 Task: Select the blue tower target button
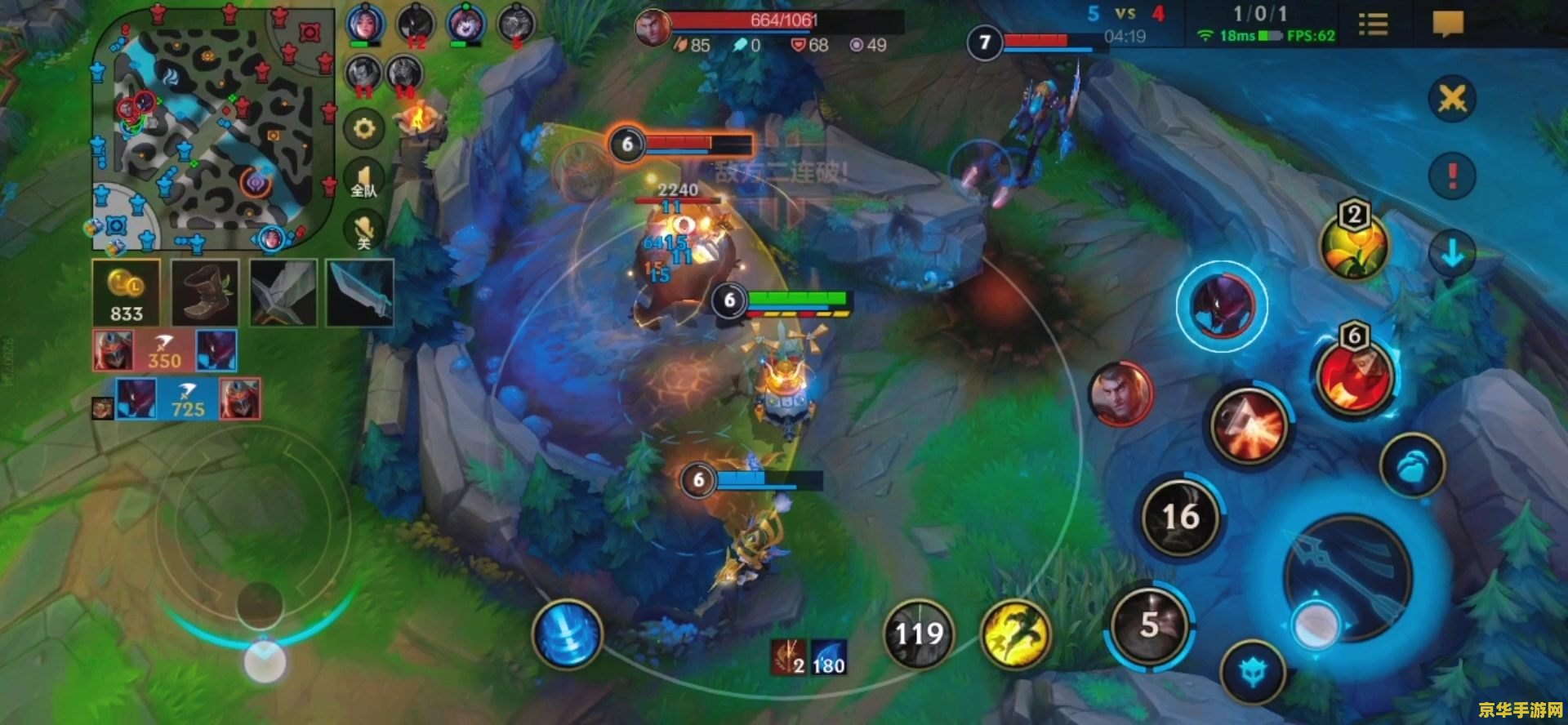(x=1252, y=673)
